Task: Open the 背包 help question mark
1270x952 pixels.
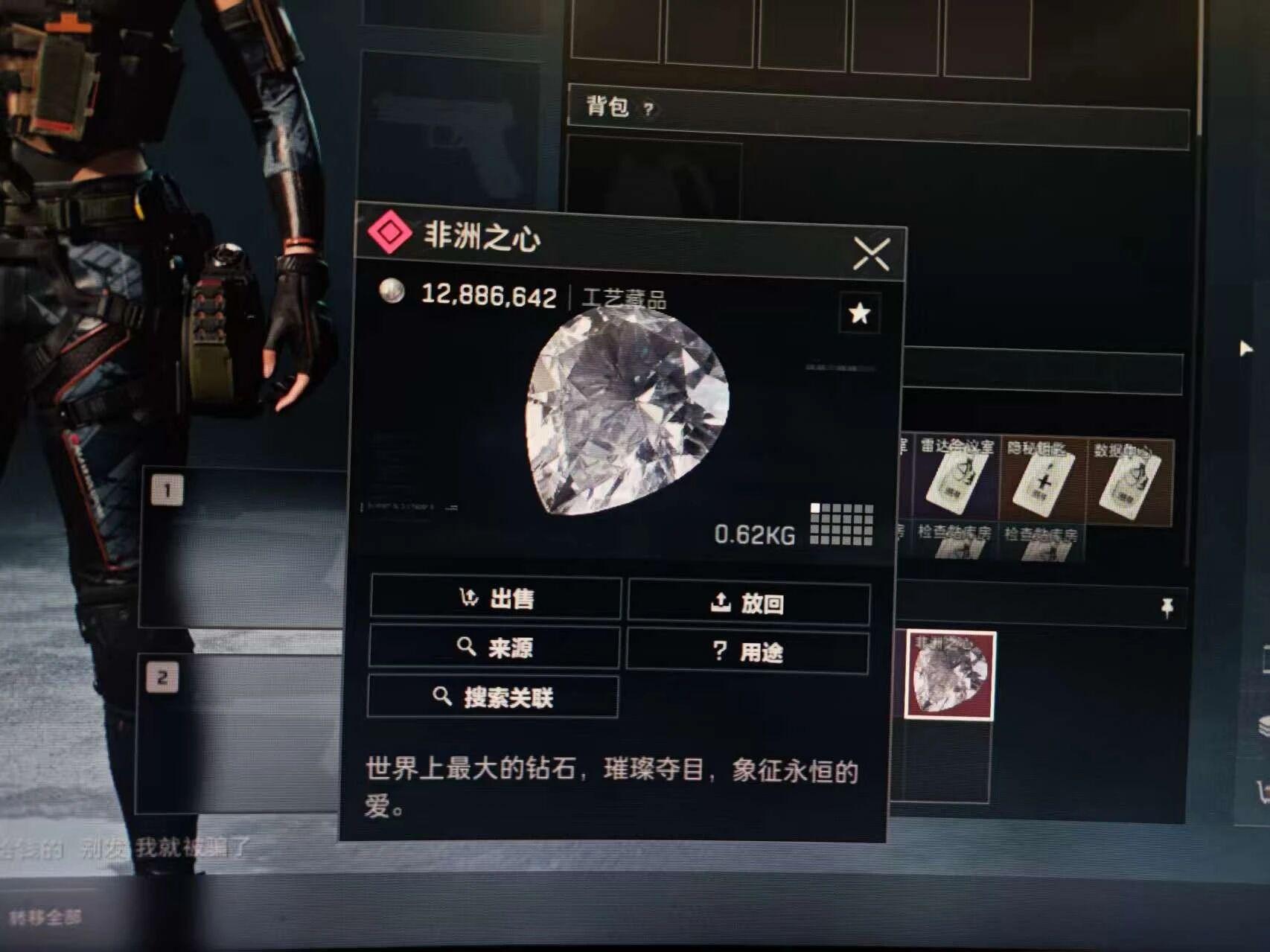Action: point(648,109)
